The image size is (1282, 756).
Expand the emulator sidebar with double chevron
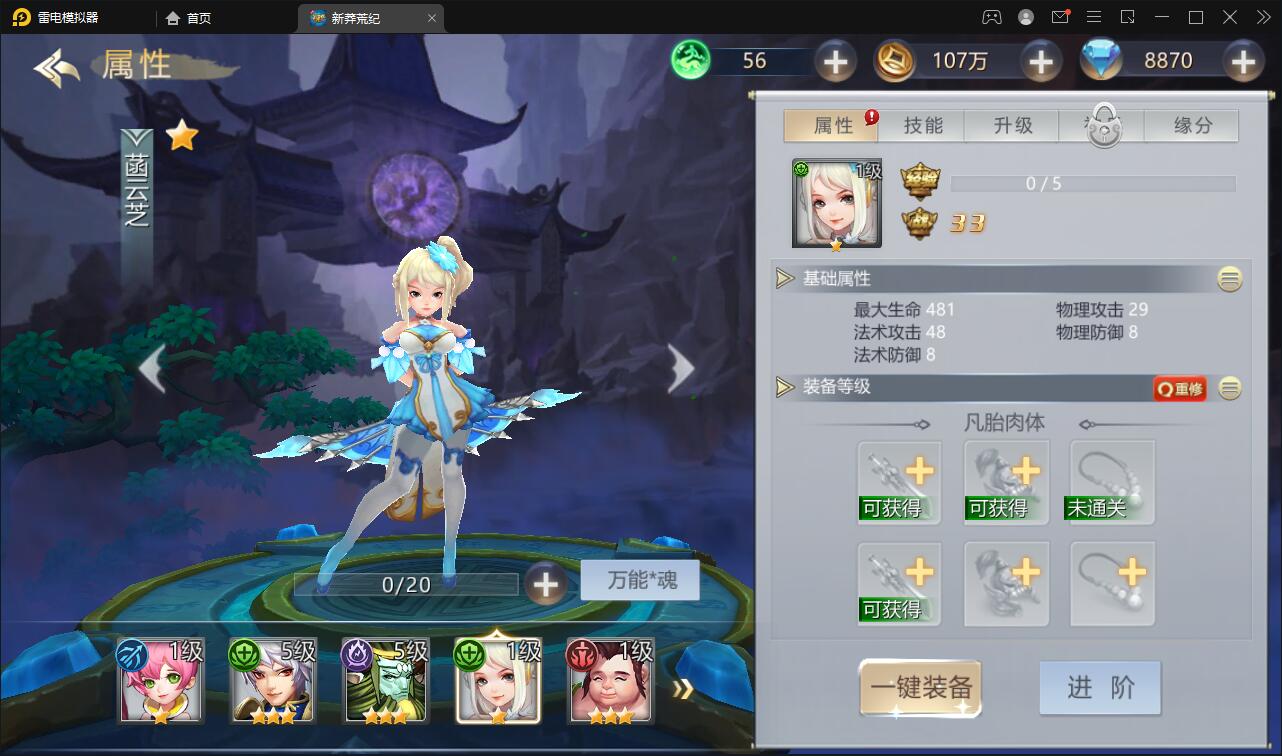tap(1262, 17)
